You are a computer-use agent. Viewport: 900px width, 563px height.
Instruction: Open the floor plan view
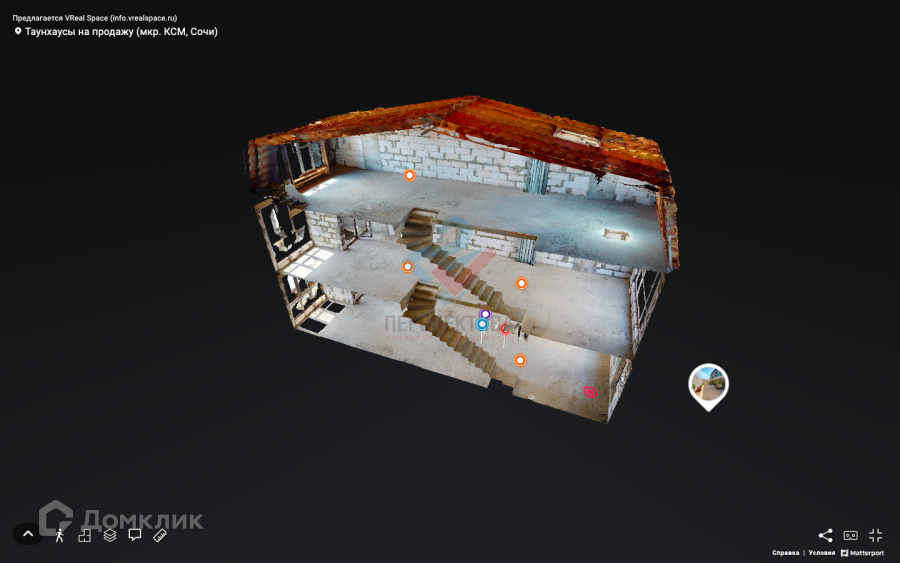coord(85,535)
